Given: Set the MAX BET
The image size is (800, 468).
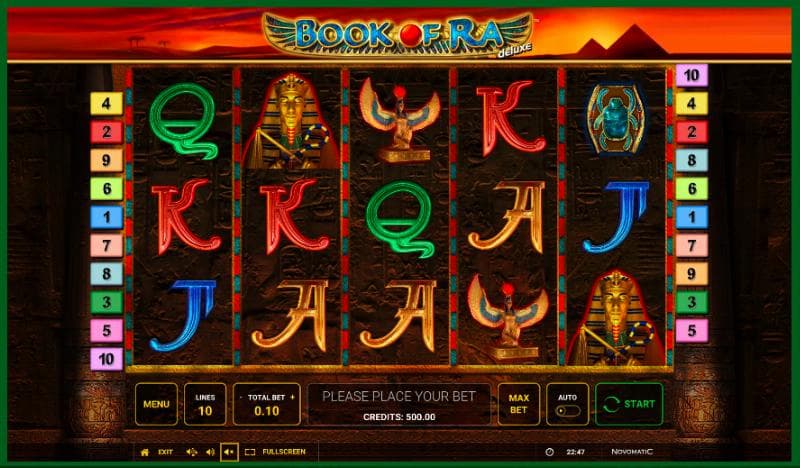Looking at the screenshot, I should [x=518, y=404].
